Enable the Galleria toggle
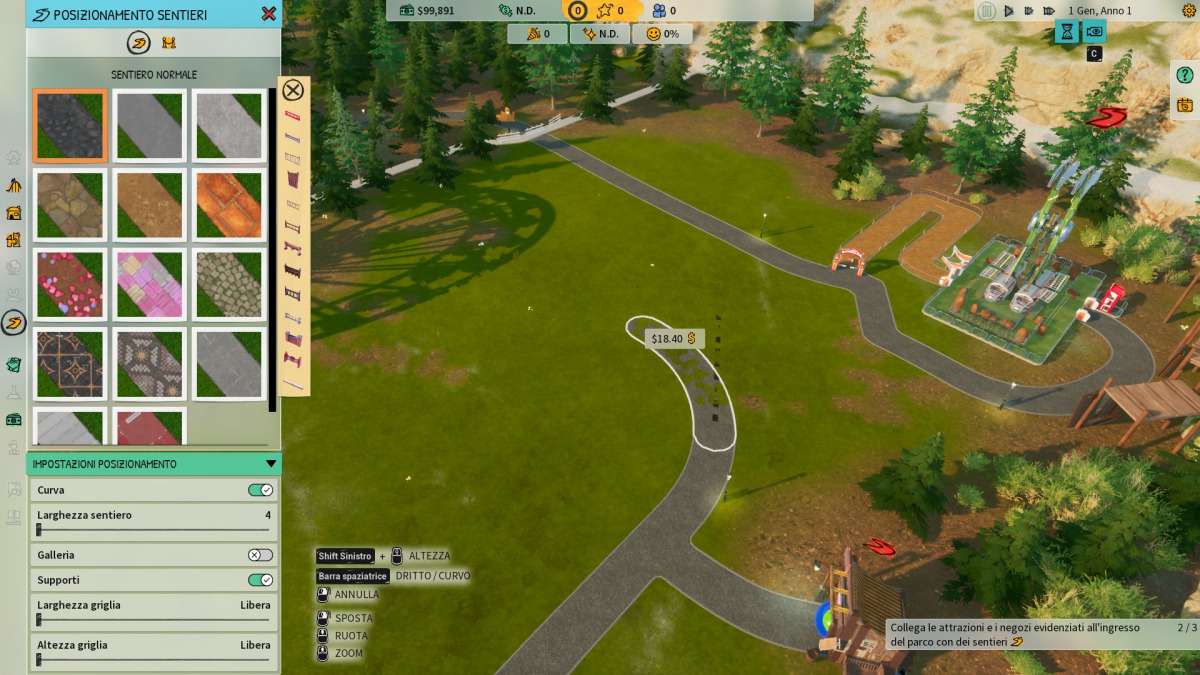The height and width of the screenshot is (675, 1200). coord(260,555)
